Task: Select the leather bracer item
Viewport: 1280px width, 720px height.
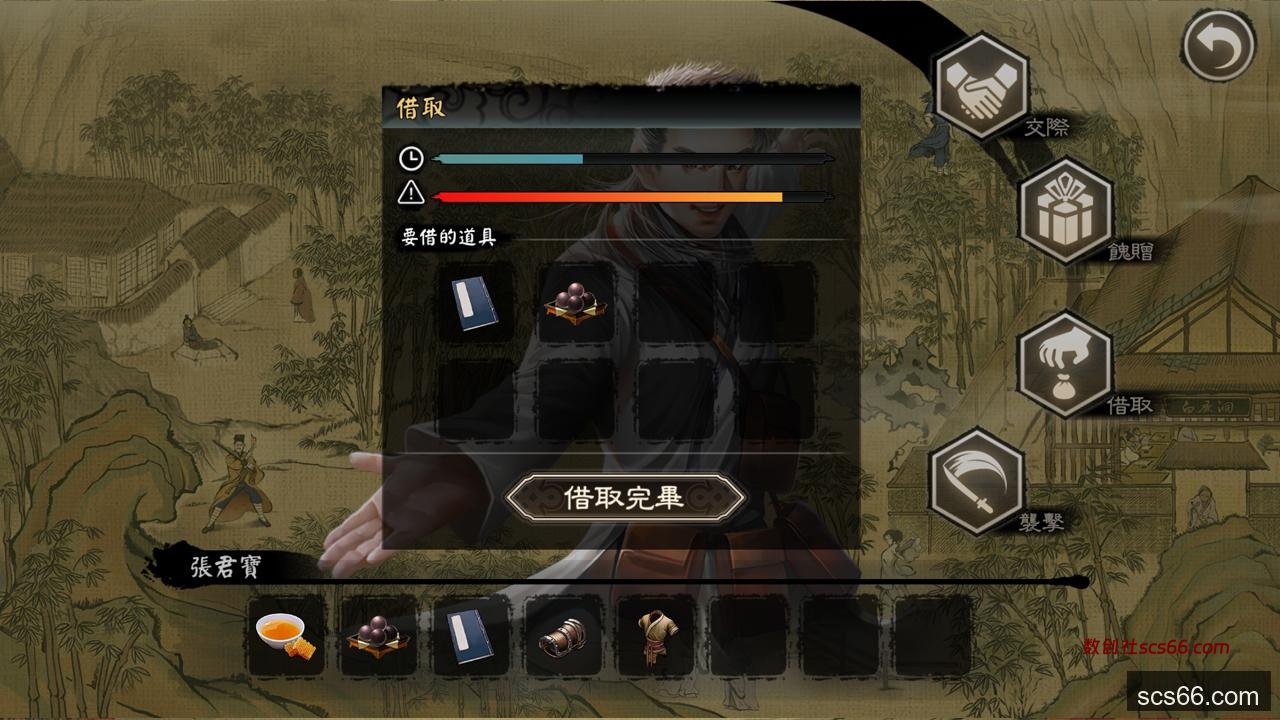Action: tap(564, 635)
